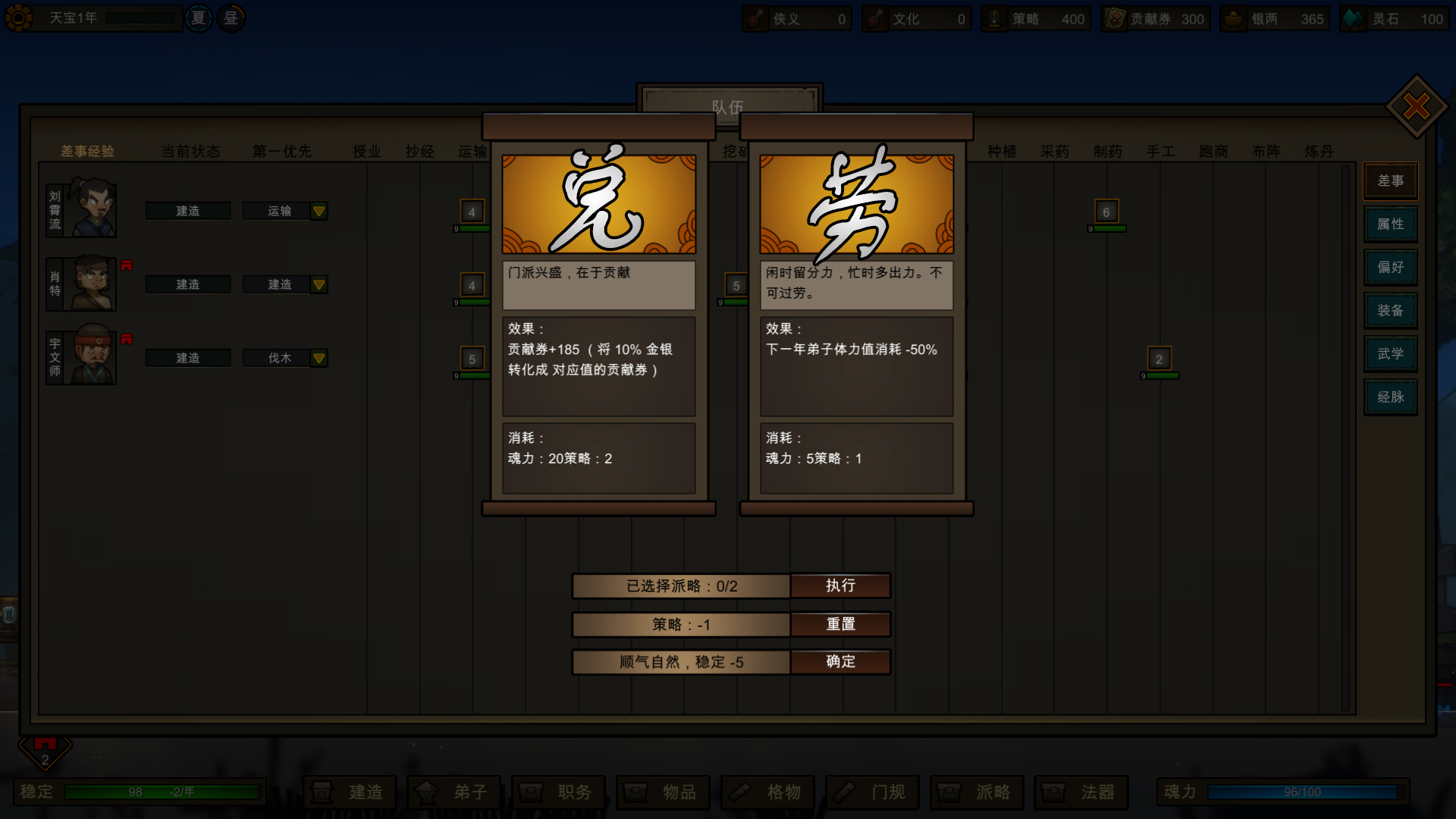Screen dimensions: 1456x819
Task: Open 肖特's priority dropdown set to 建造
Action: (x=285, y=284)
